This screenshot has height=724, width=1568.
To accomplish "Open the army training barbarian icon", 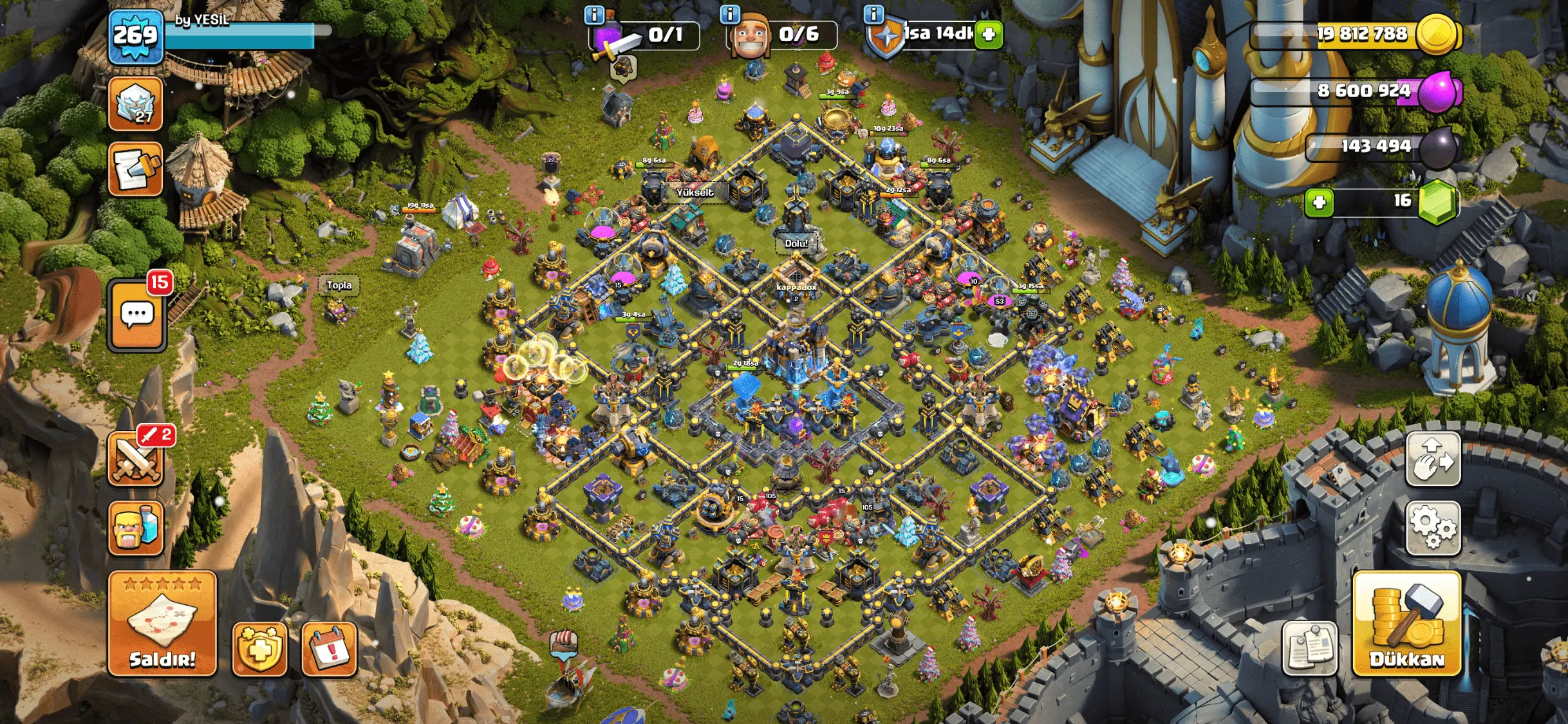I will 136,528.
